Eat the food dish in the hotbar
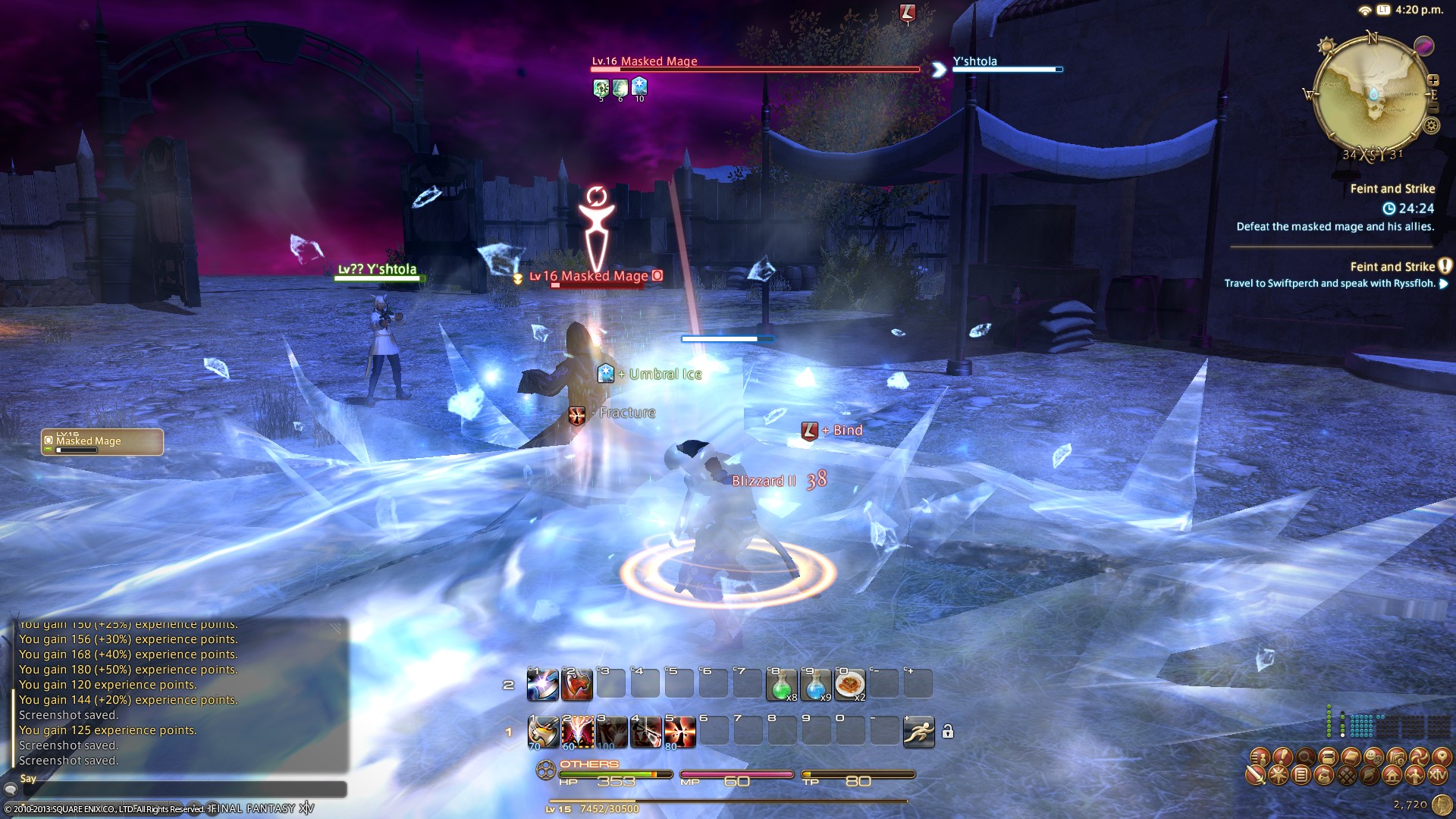 pos(849,684)
